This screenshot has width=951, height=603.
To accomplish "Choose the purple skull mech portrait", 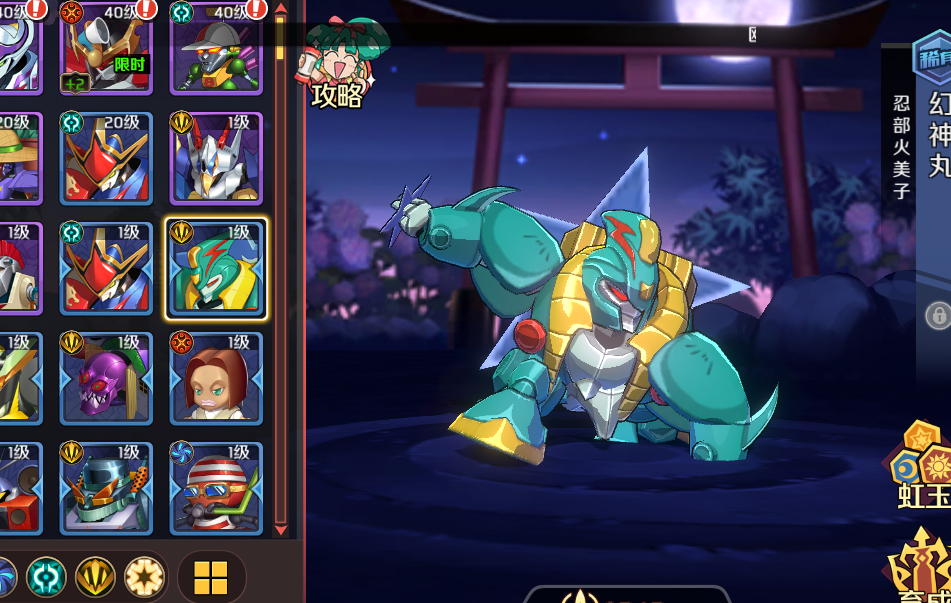I will [x=106, y=378].
